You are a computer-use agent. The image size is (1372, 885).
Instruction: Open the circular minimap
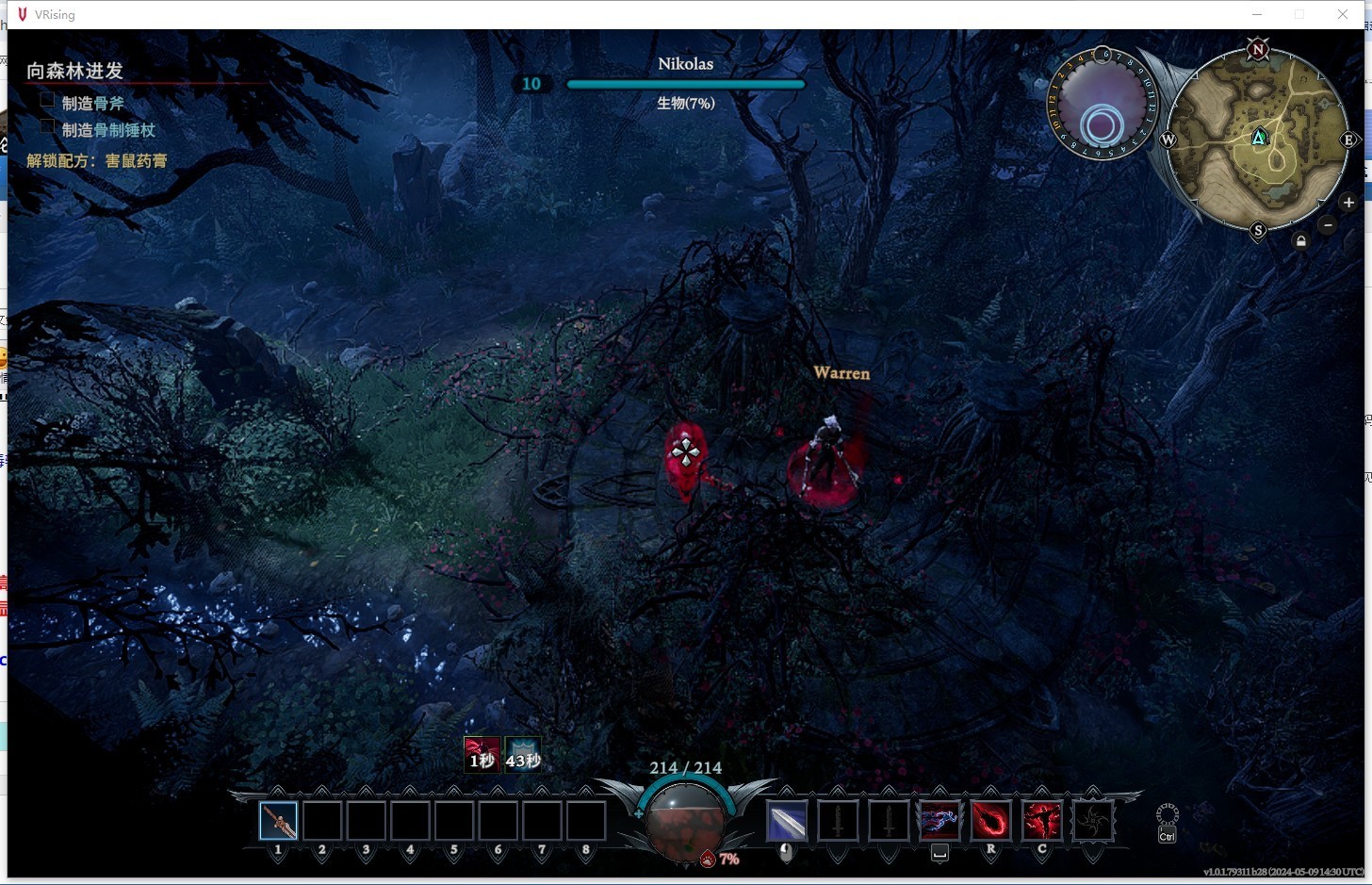click(x=1258, y=139)
